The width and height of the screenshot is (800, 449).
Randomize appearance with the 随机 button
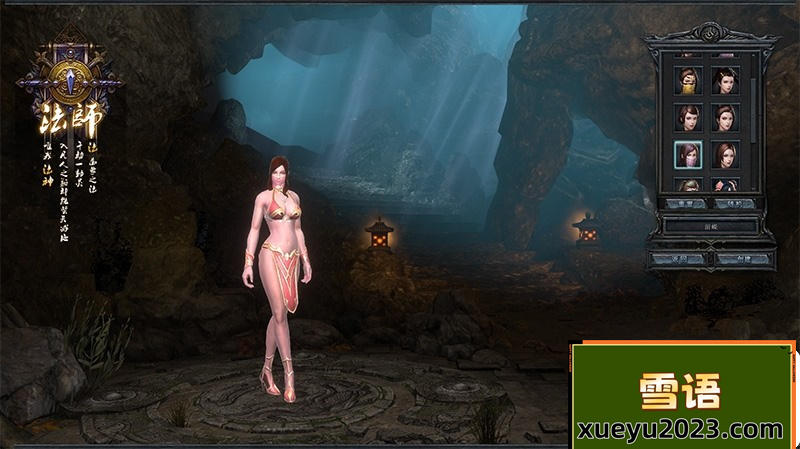coord(733,203)
